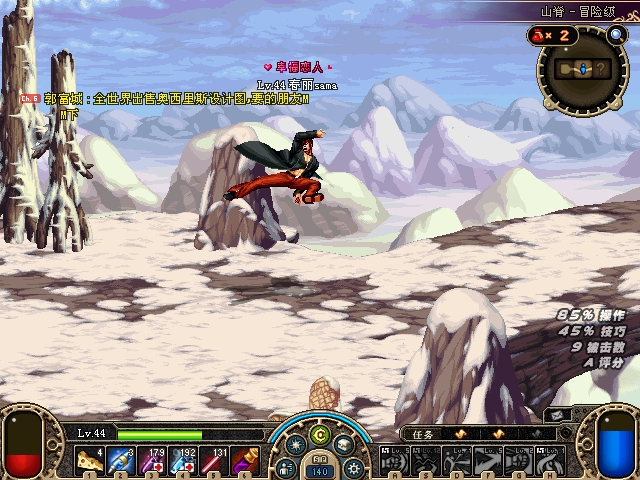Select the pink potion with count 179
The height and width of the screenshot is (480, 640).
click(152, 460)
